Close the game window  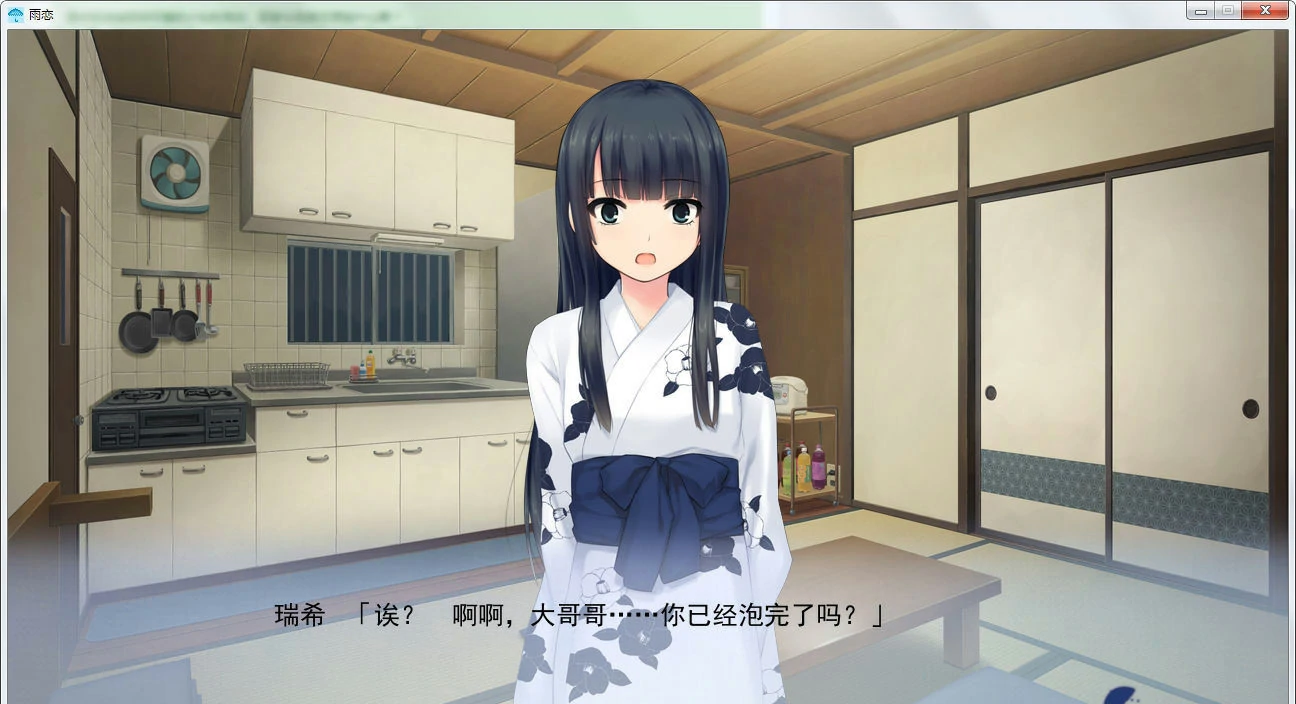[1265, 11]
